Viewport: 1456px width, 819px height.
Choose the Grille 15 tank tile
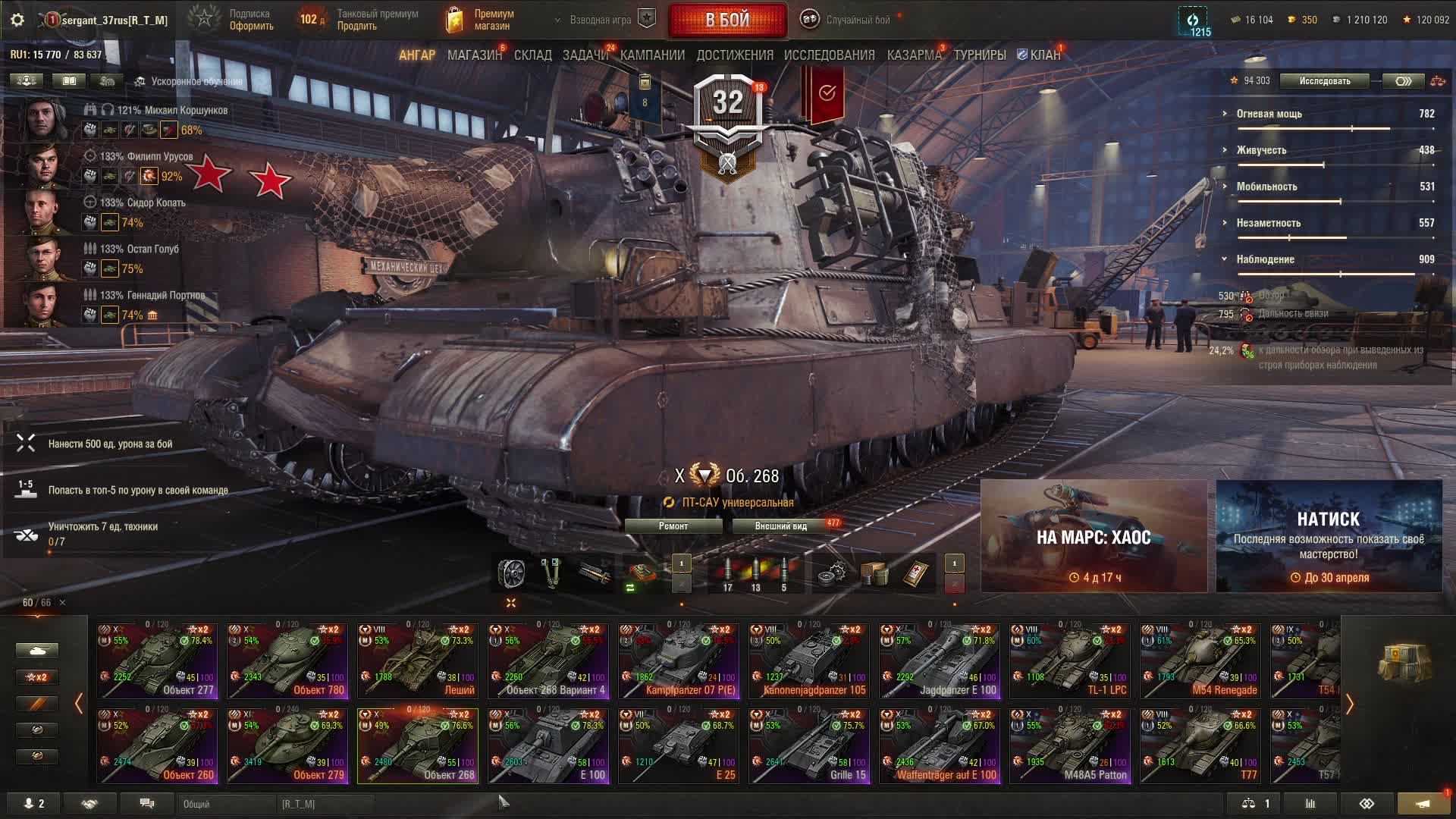click(x=809, y=745)
